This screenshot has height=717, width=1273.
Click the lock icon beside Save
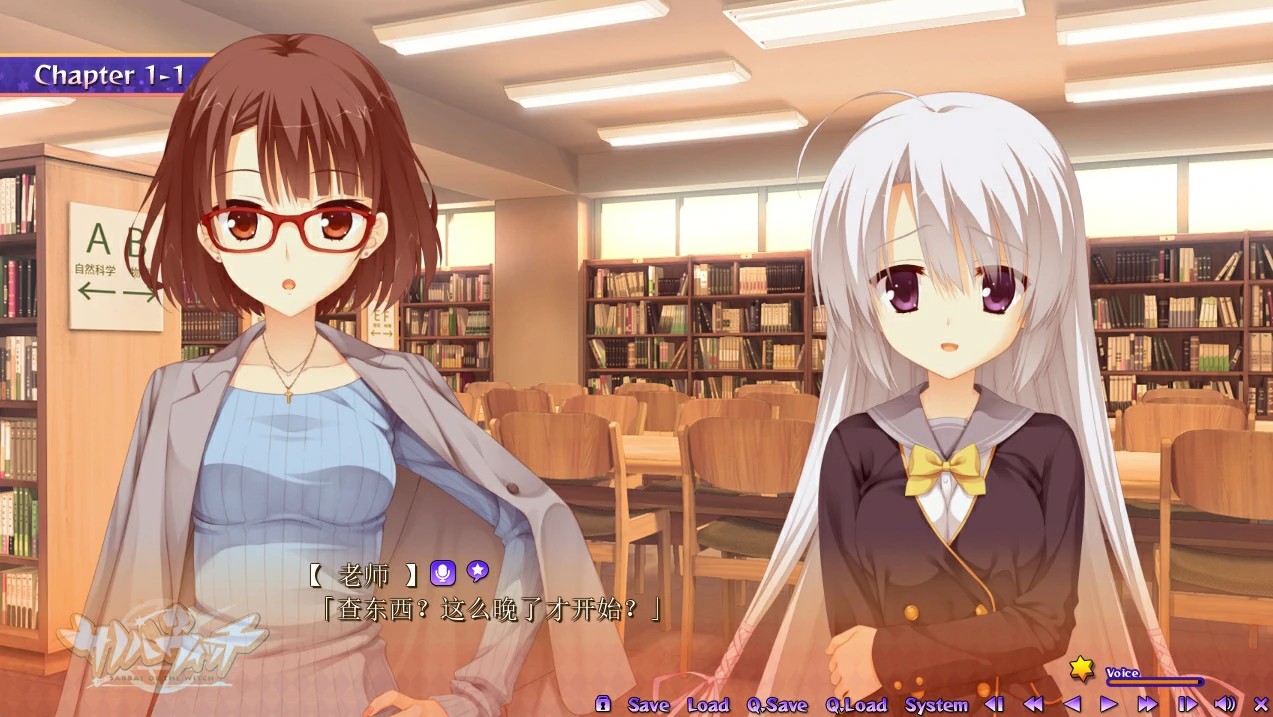point(603,704)
